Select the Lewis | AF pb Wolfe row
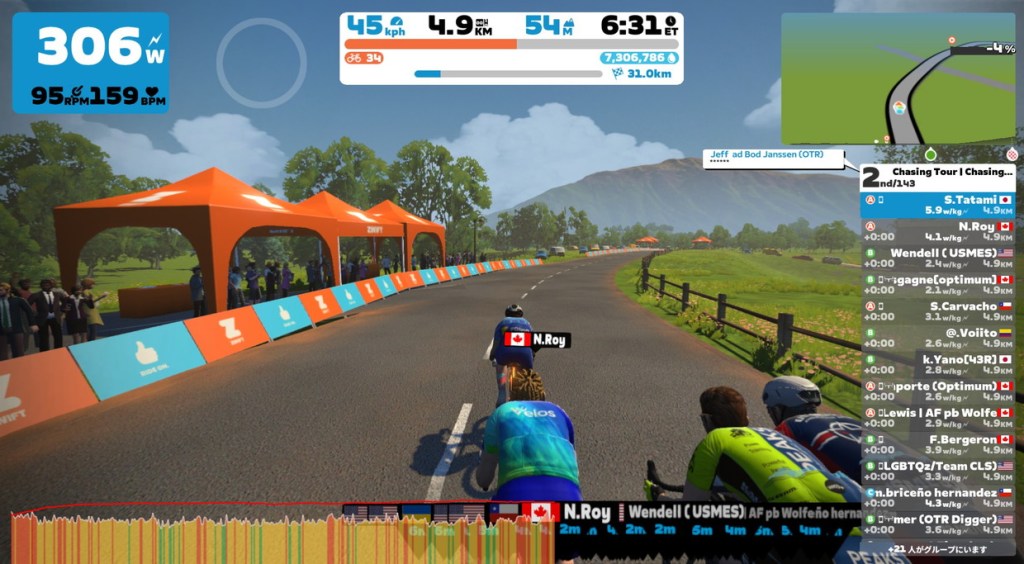The height and width of the screenshot is (564, 1024). [937, 418]
